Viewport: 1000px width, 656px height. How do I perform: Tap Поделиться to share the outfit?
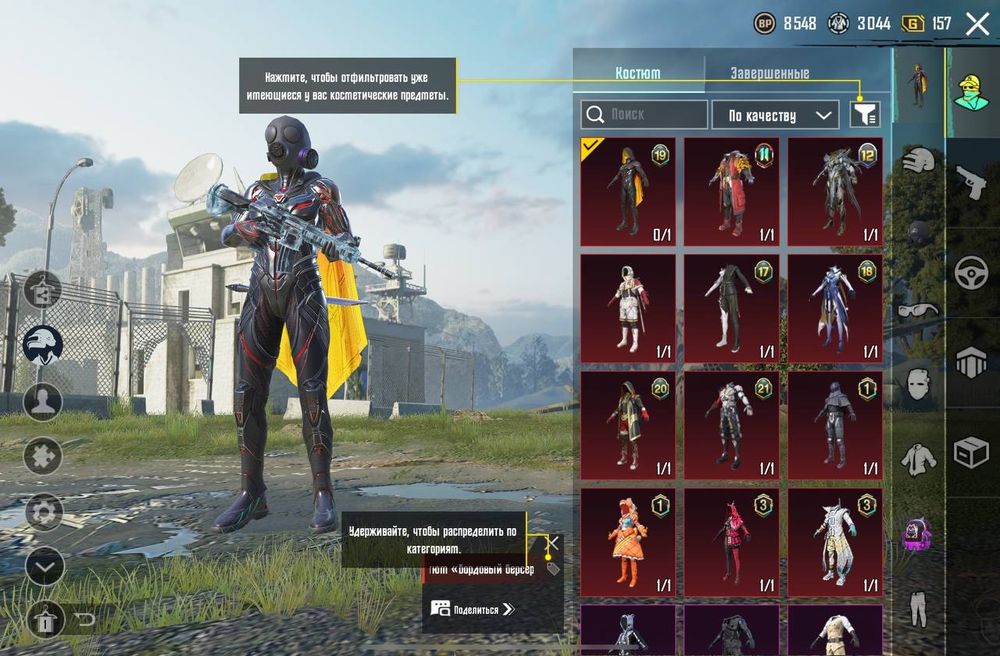coord(472,608)
